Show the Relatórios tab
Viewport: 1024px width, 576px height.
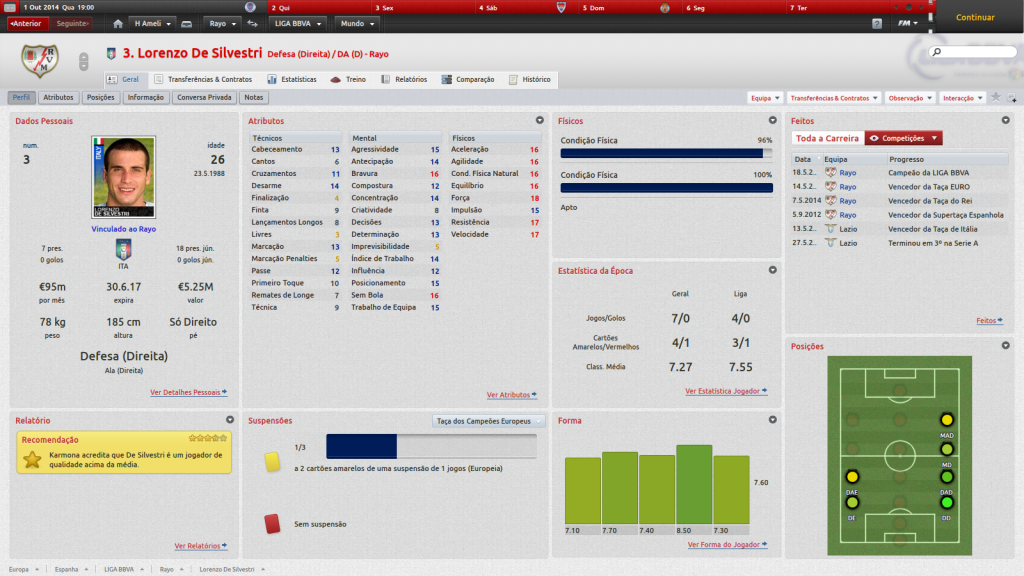(x=404, y=79)
